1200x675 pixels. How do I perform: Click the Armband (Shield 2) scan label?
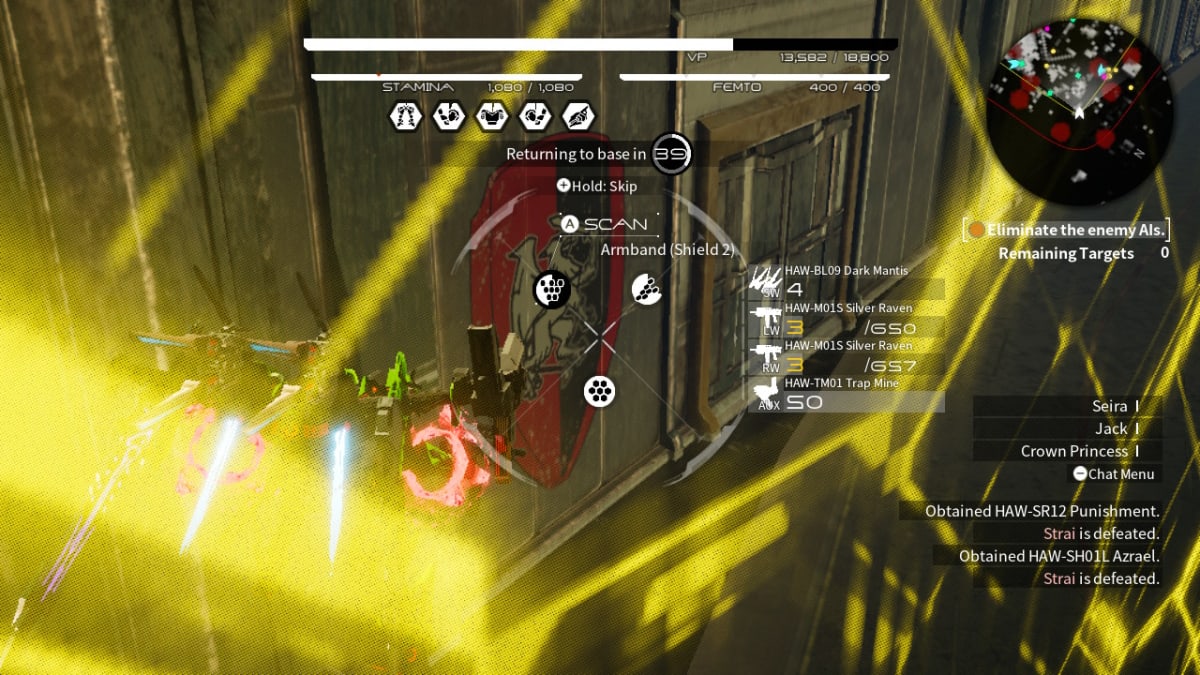pyautogui.click(x=667, y=250)
